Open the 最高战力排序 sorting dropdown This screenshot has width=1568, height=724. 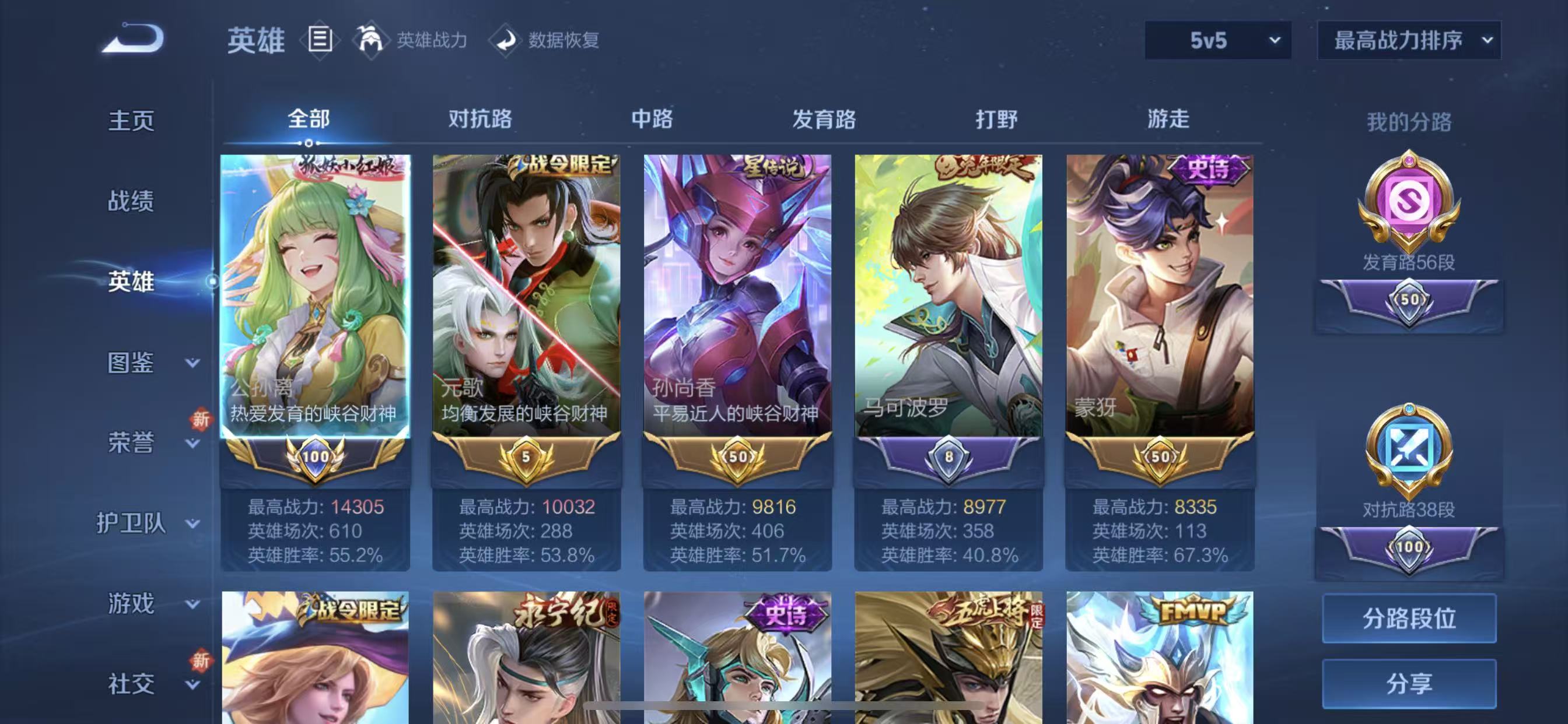[x=1408, y=41]
